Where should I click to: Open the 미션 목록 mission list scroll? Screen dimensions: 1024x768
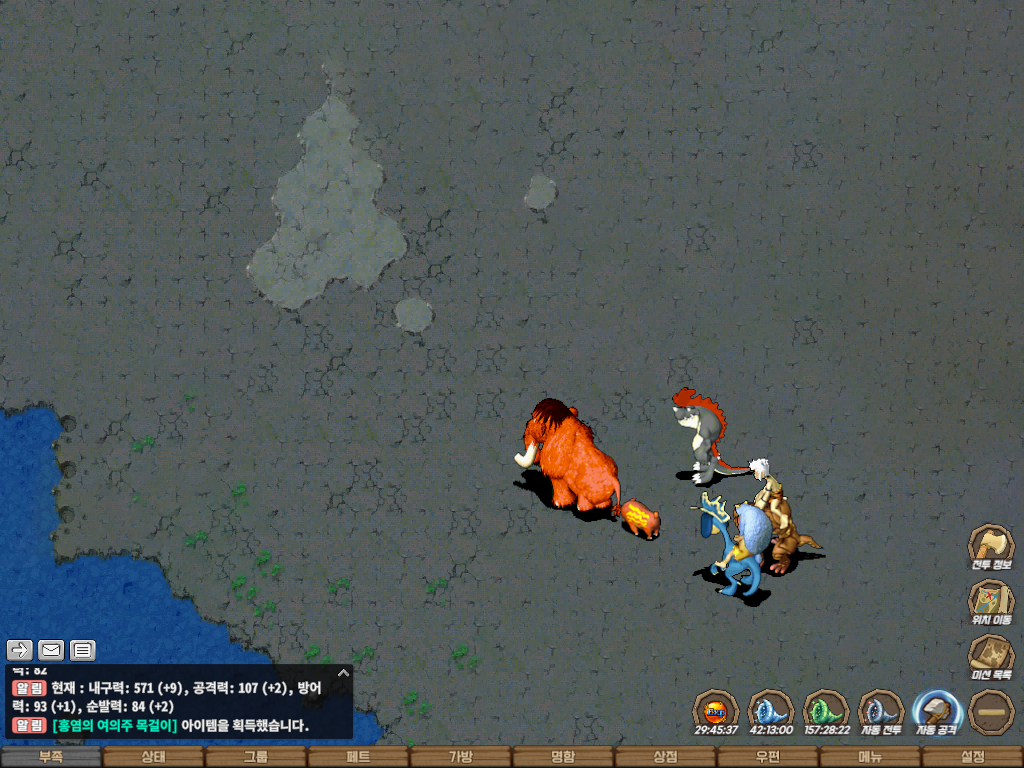(991, 655)
